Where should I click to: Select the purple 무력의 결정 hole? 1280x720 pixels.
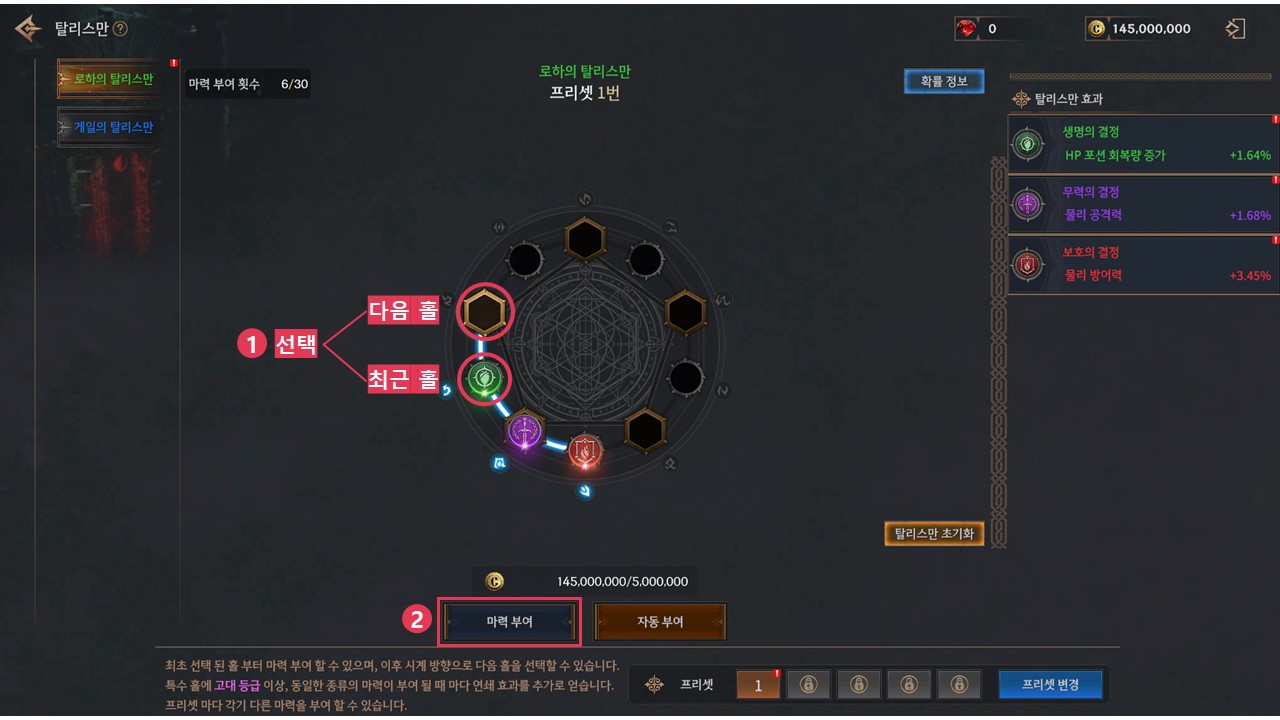tap(525, 432)
